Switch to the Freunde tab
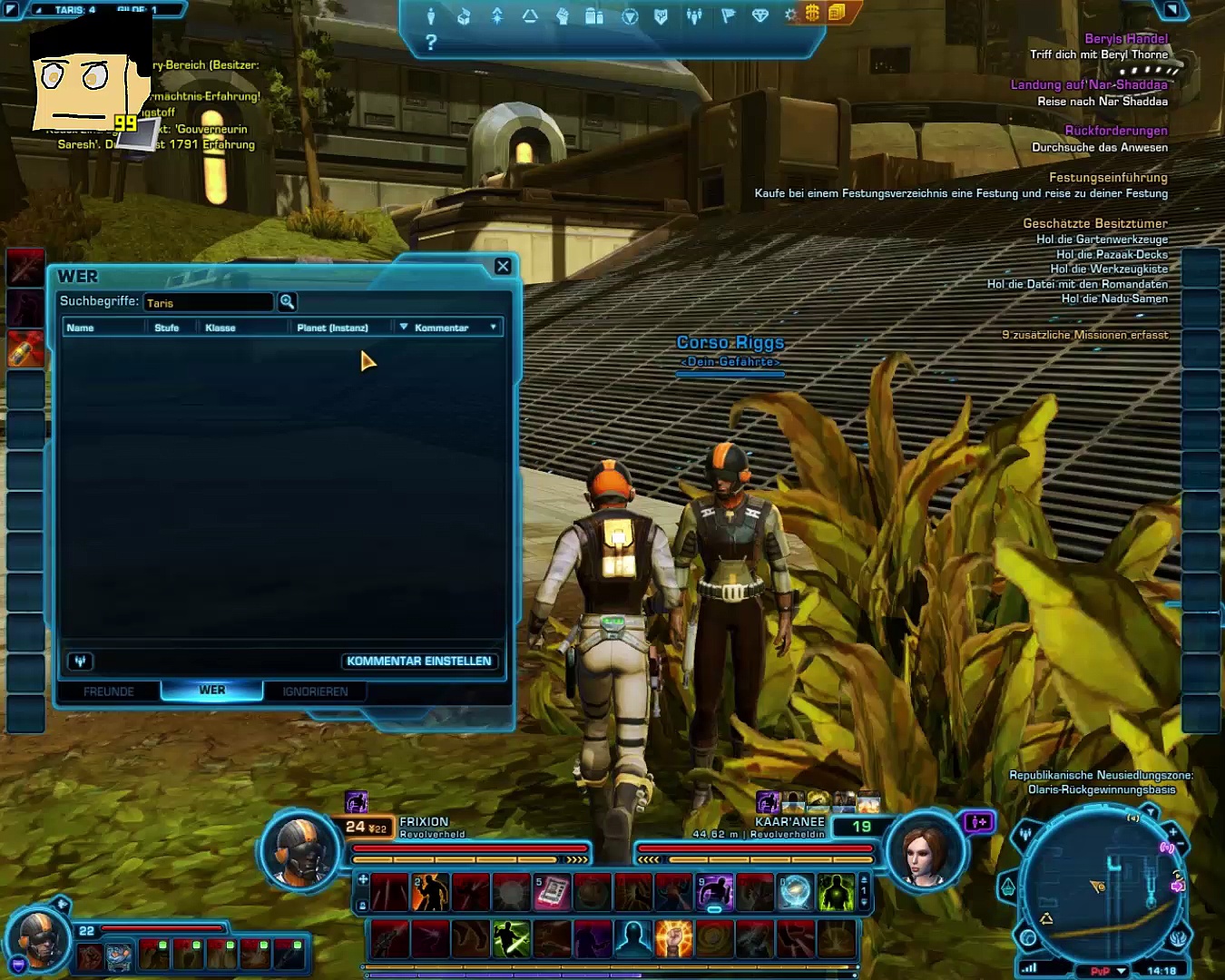Screen dimensions: 1225x980 (x=109, y=691)
